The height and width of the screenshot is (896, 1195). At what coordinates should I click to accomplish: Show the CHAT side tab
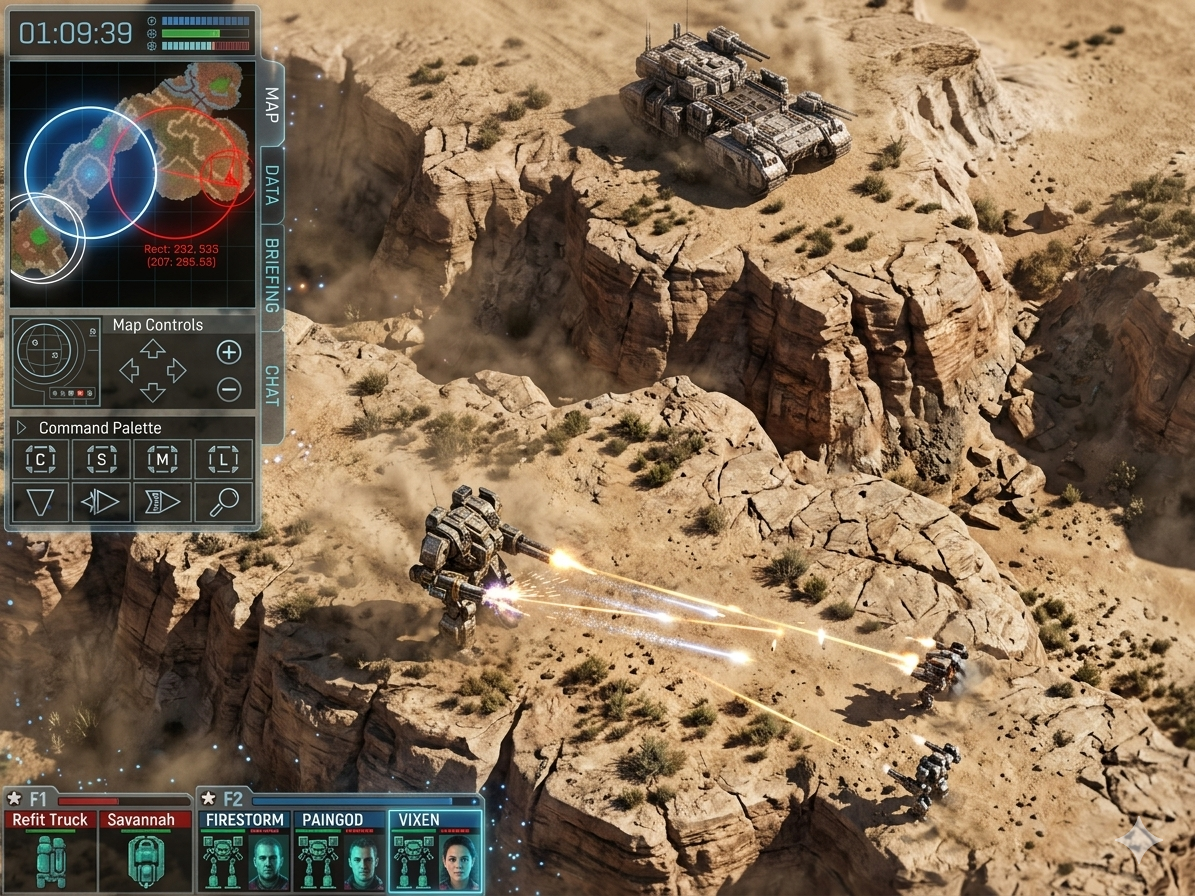[x=271, y=386]
